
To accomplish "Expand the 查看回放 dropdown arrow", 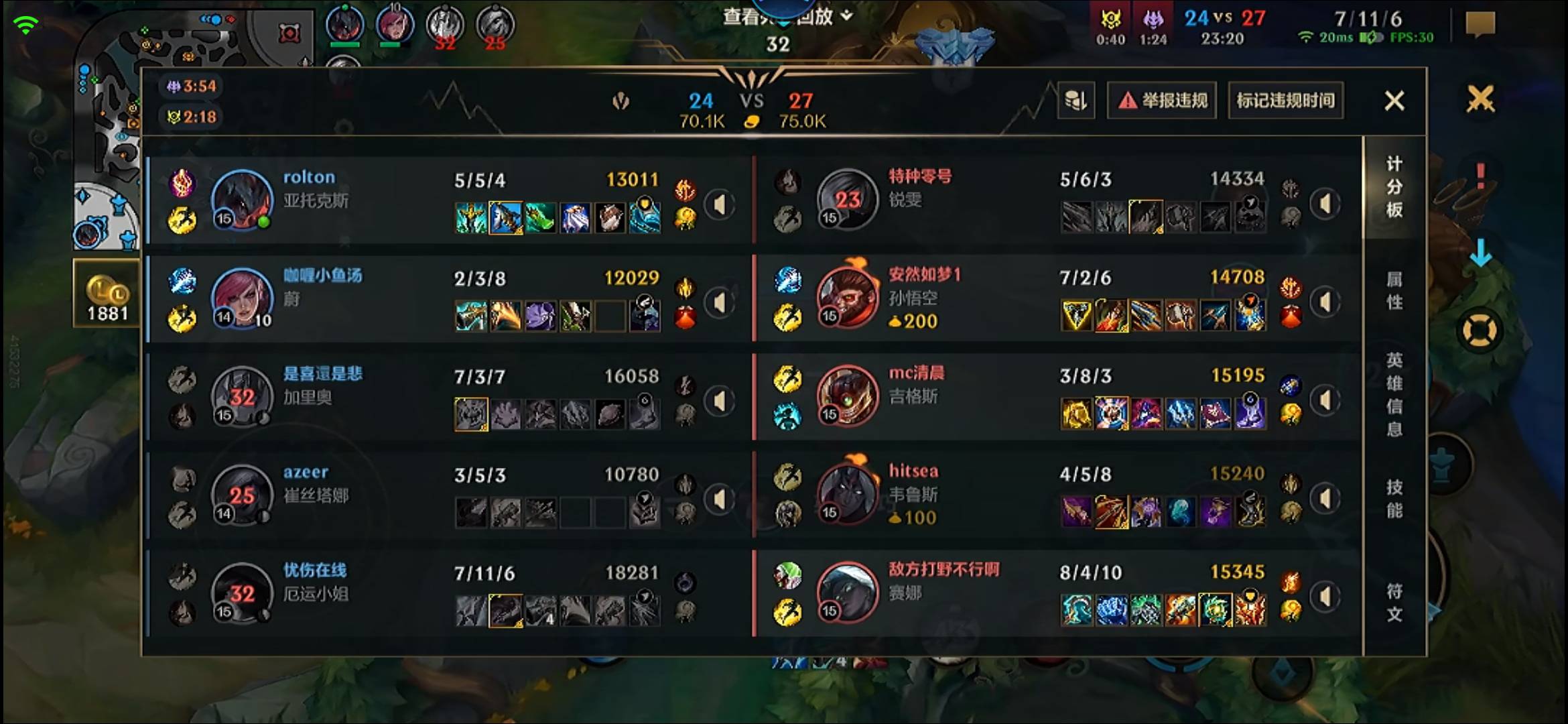I will pos(847,15).
